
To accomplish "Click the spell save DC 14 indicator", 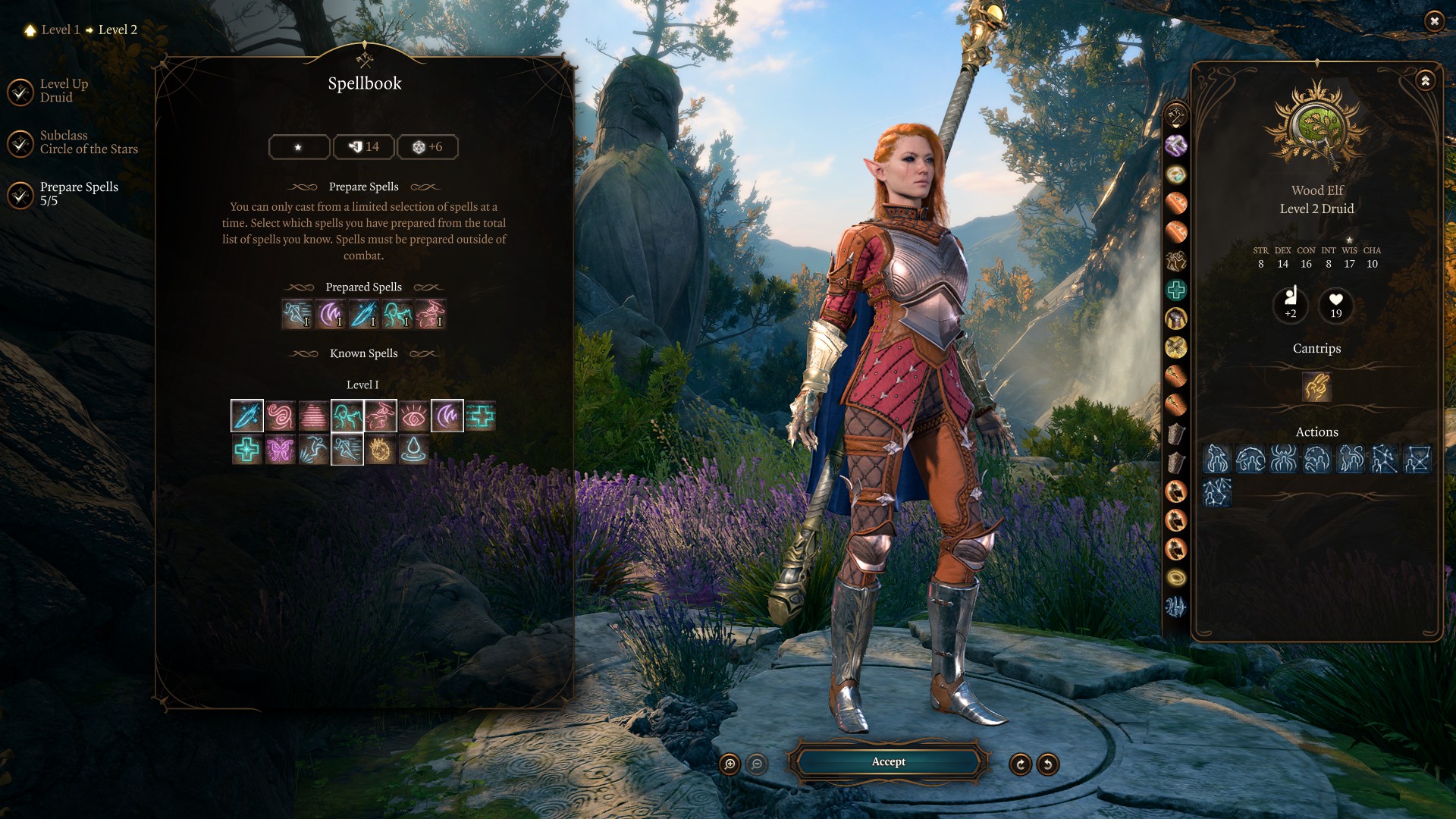I will 364,147.
